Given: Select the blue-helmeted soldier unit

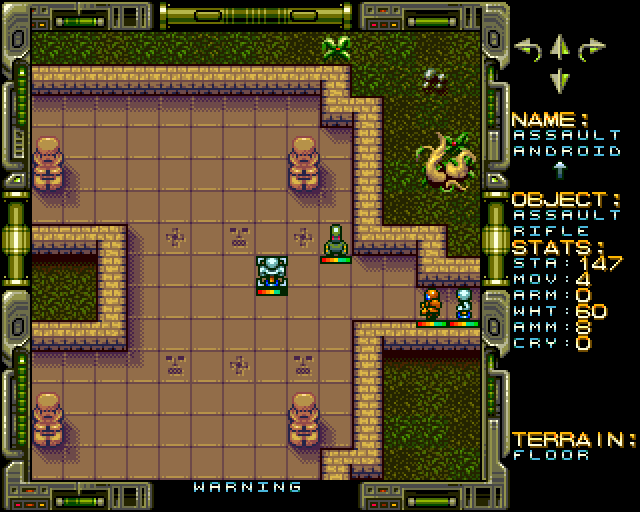Looking at the screenshot, I should click(464, 304).
